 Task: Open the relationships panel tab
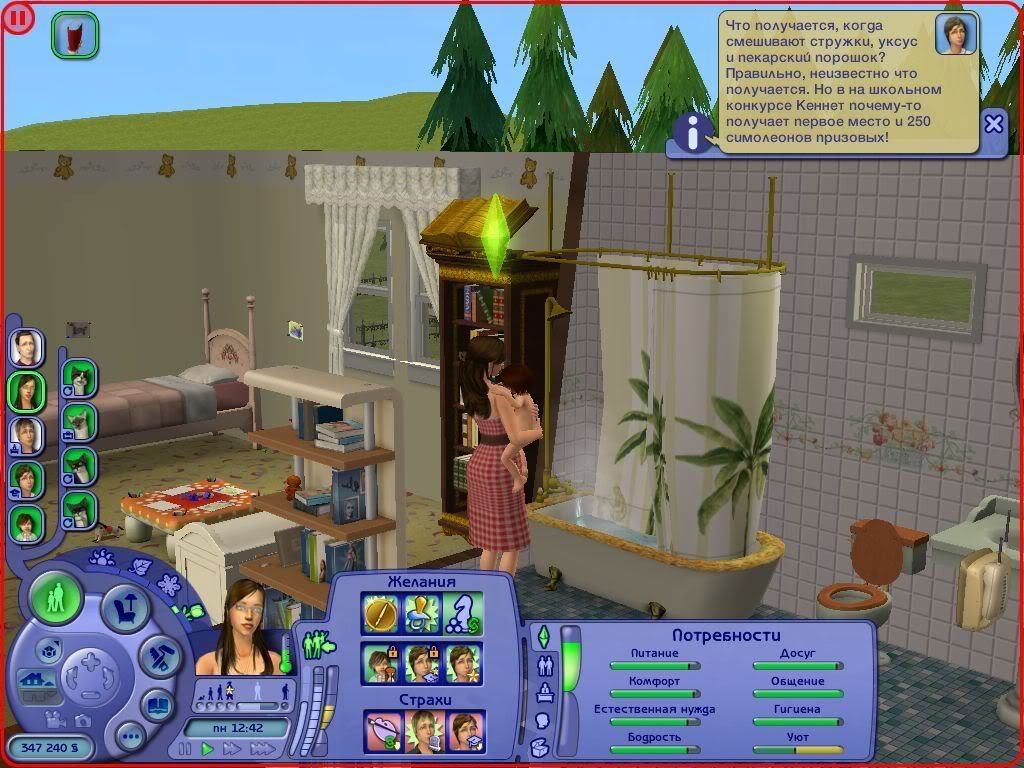(546, 664)
